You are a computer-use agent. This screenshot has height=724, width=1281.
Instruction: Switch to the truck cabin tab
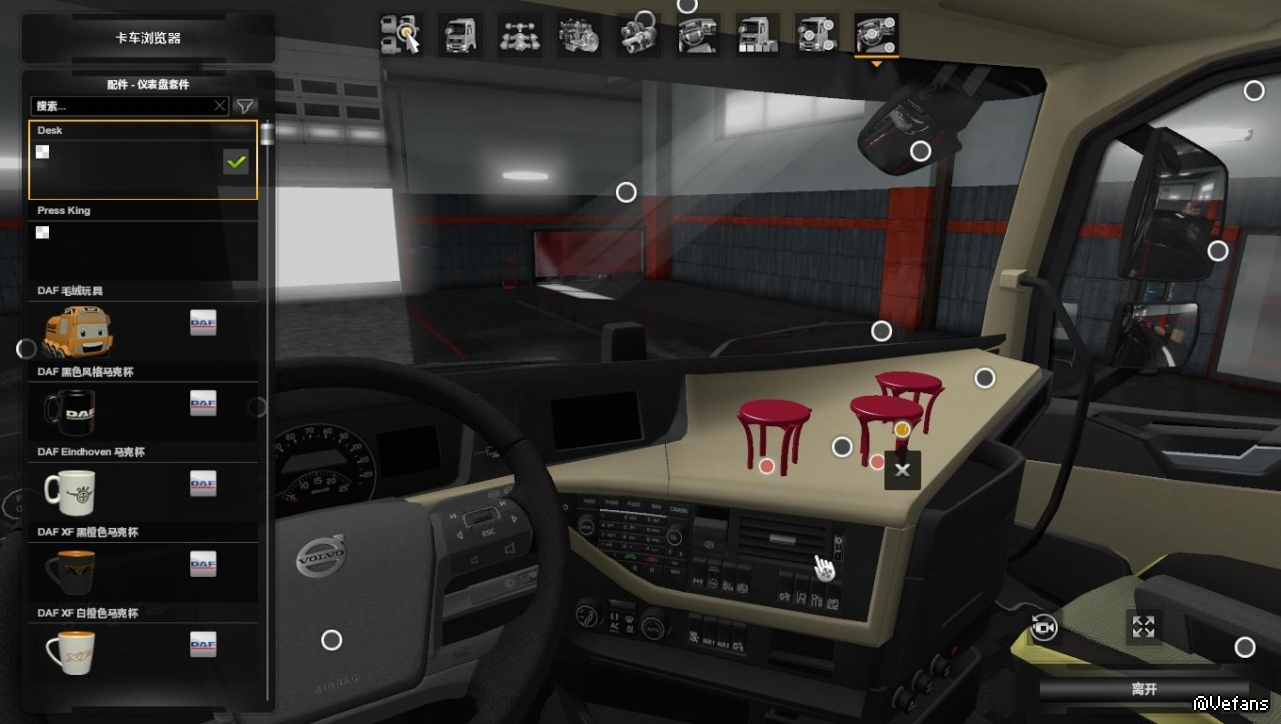460,35
